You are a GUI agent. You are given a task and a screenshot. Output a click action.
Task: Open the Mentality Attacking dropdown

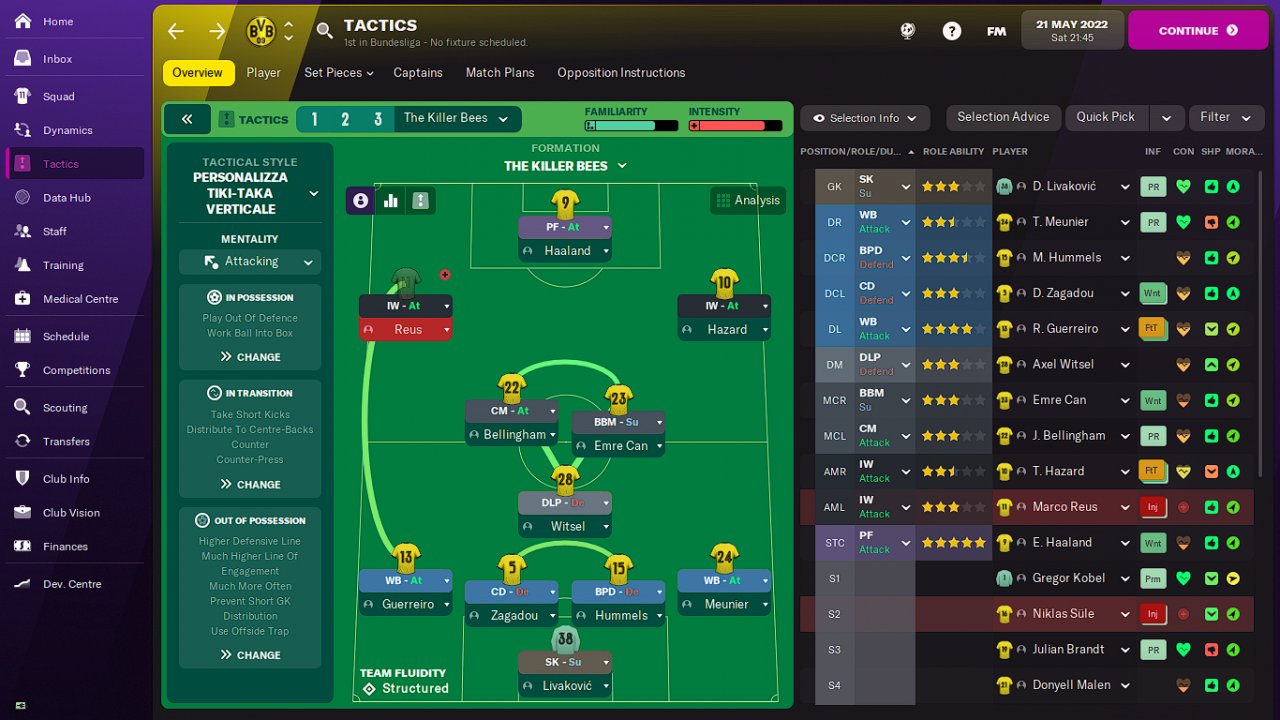[250, 262]
